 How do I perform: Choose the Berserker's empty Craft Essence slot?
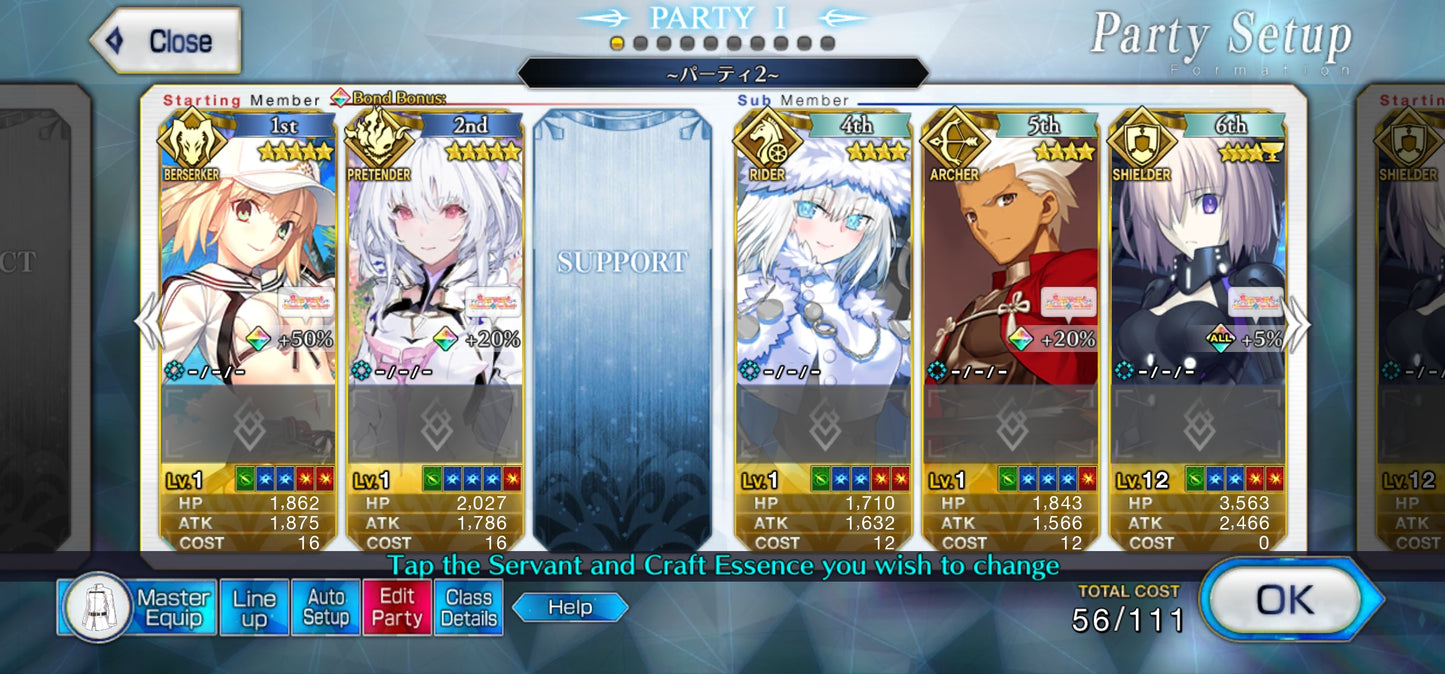(x=247, y=425)
